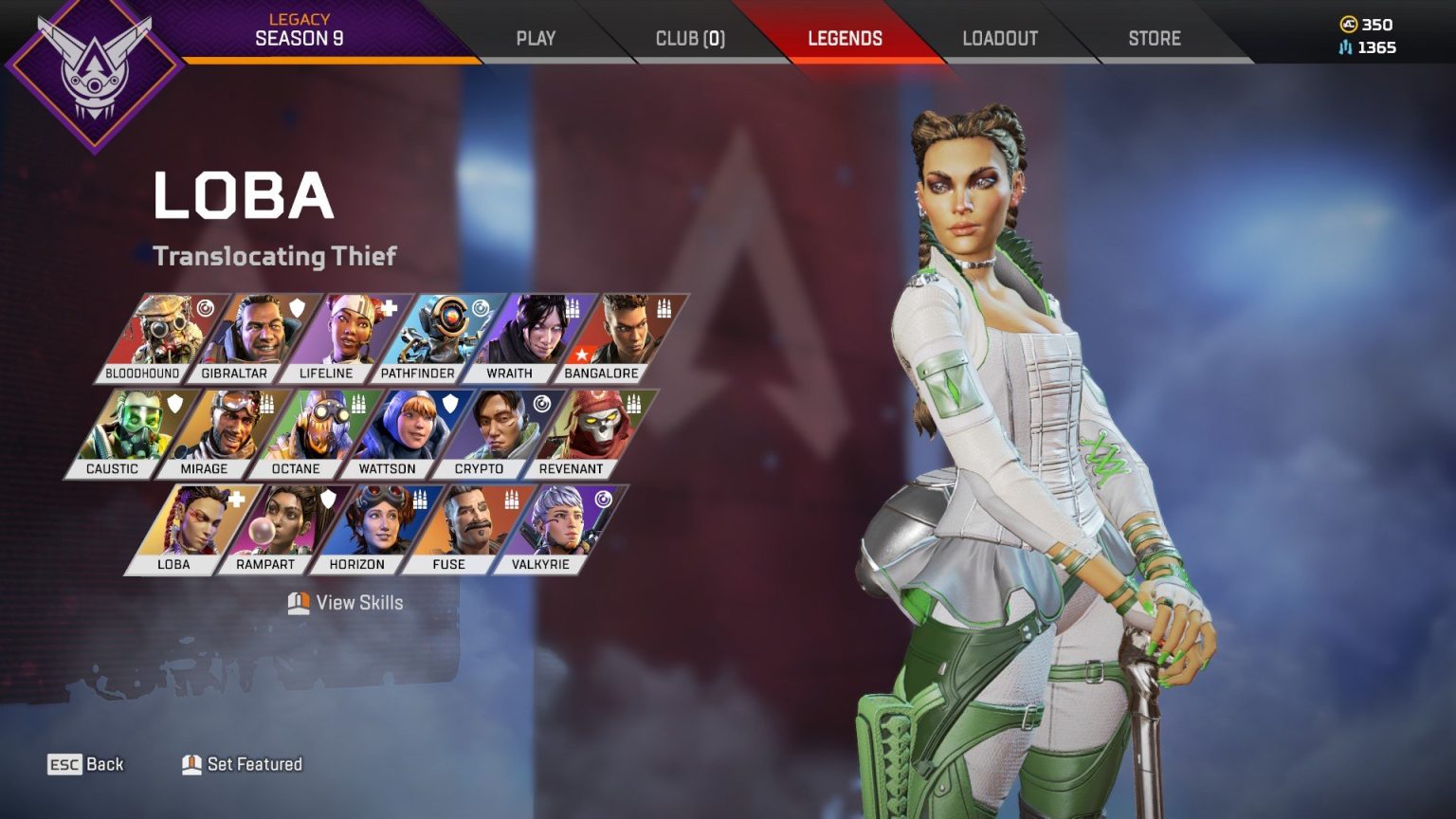Switch to the PLAY tab
Viewport: 1456px width, 819px height.
[x=537, y=38]
